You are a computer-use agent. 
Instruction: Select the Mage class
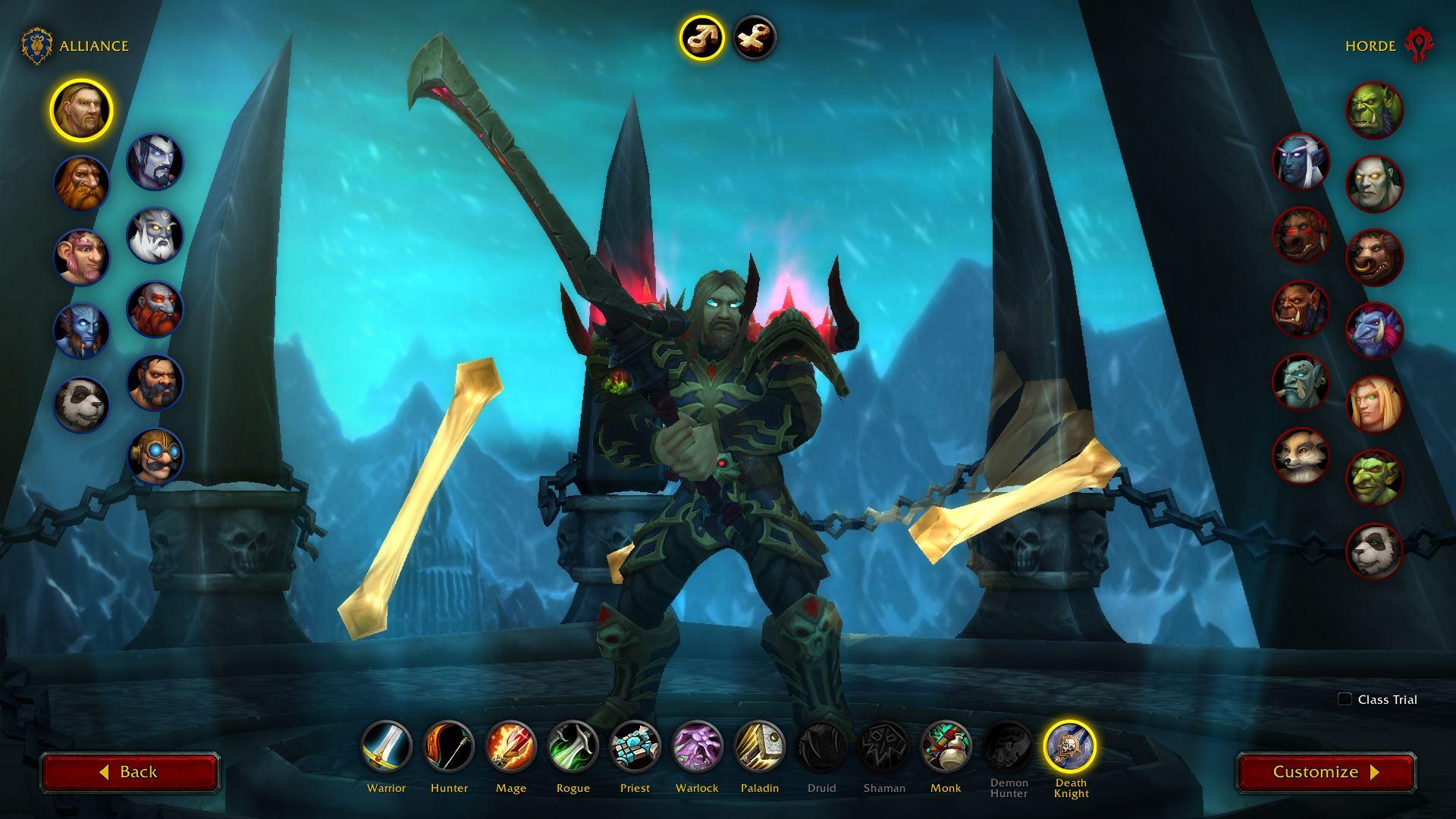511,747
